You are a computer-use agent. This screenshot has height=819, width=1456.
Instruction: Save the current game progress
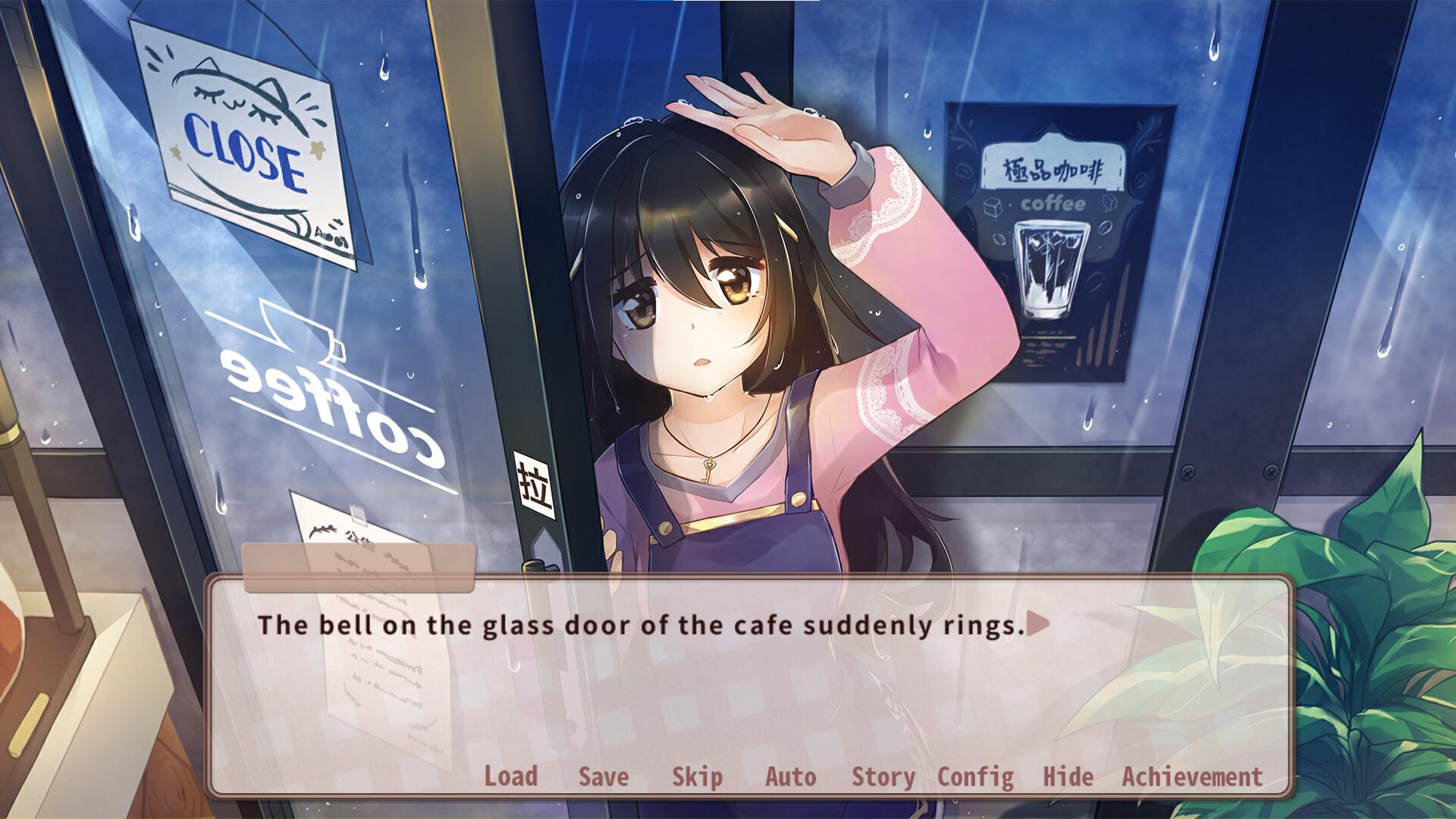(x=602, y=777)
